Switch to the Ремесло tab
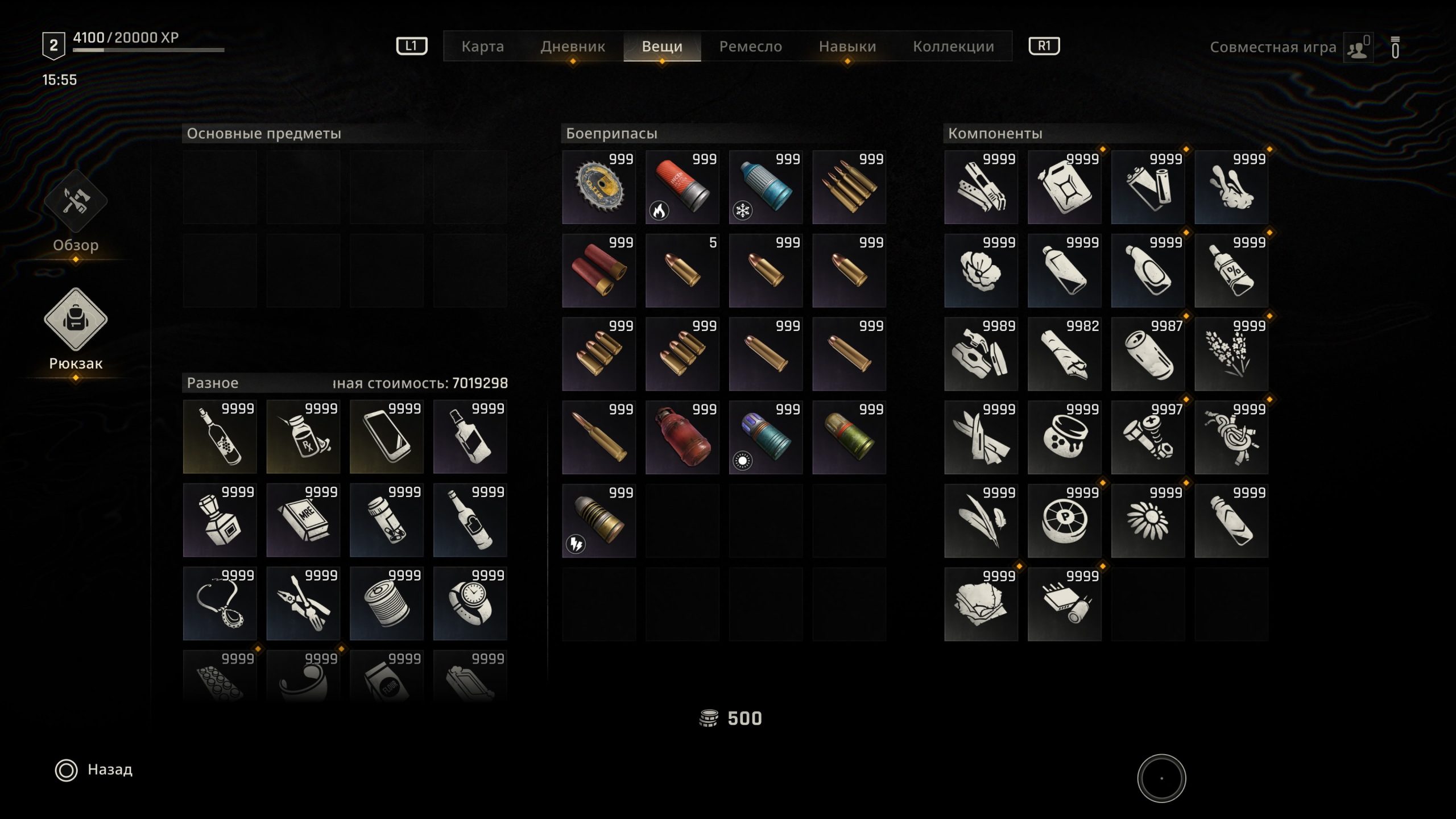 pos(751,47)
